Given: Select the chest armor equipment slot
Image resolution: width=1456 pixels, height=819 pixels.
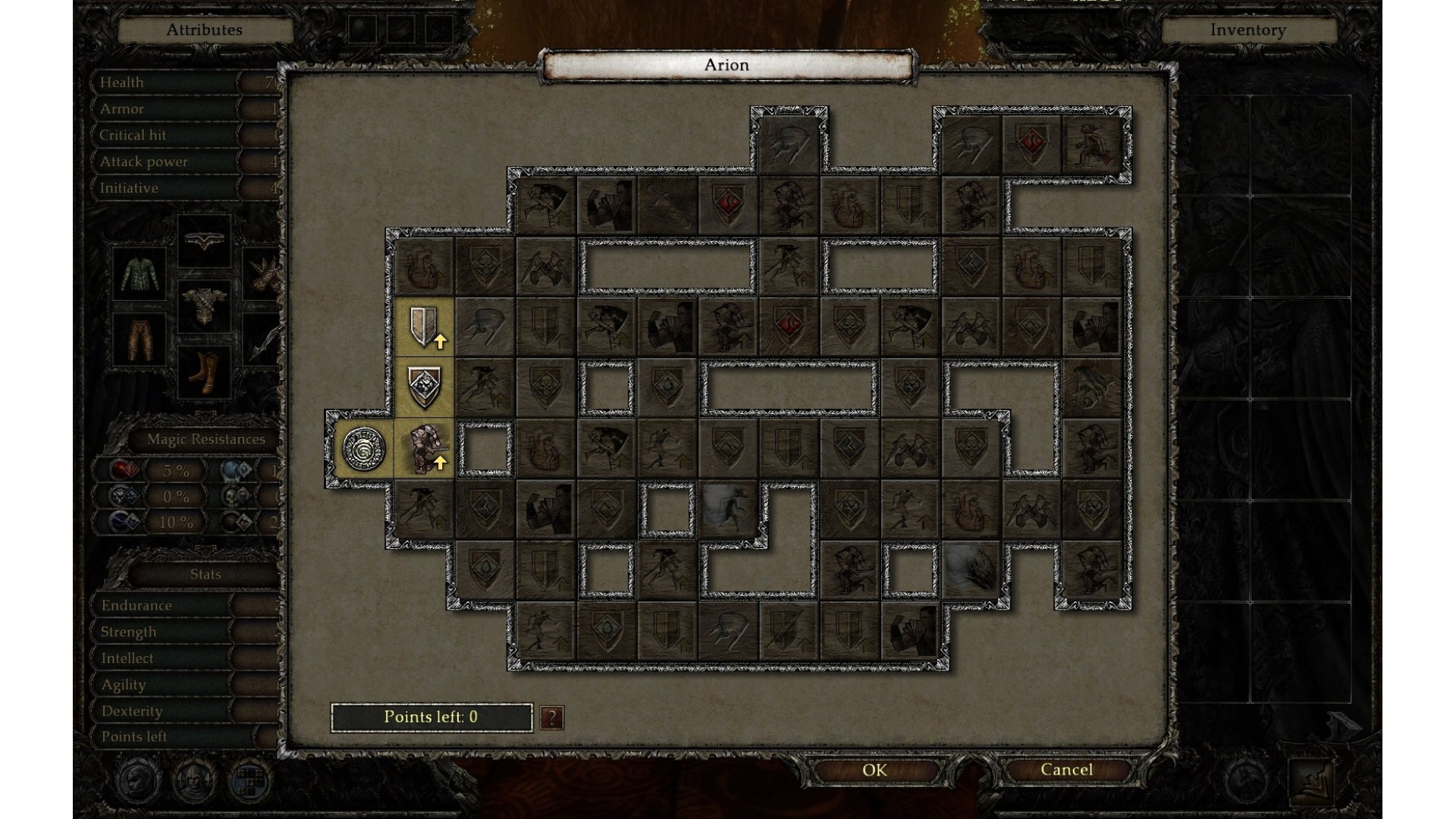Looking at the screenshot, I should (x=204, y=306).
